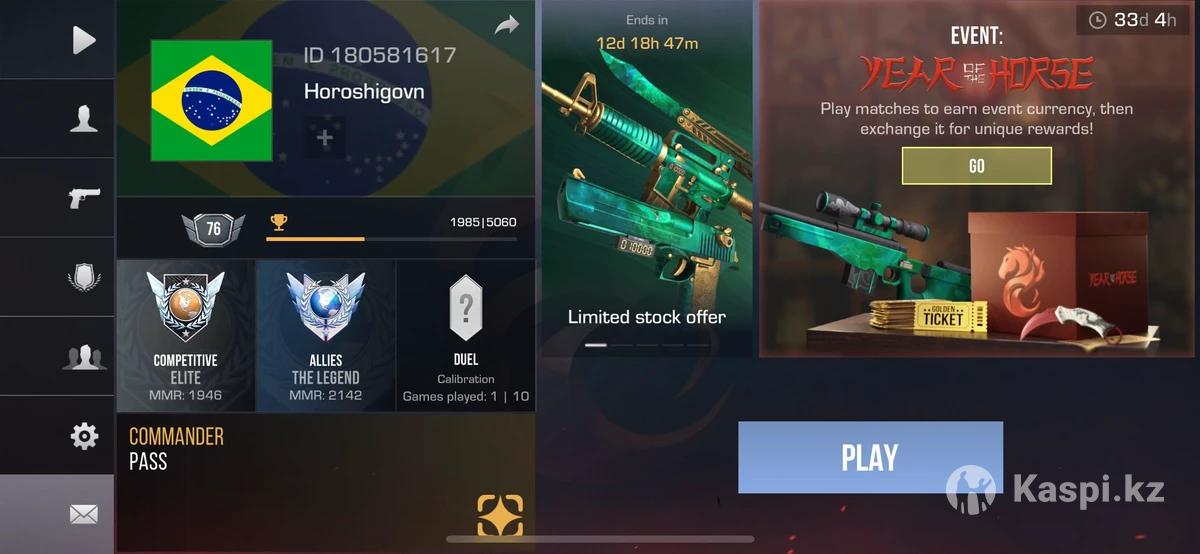This screenshot has height=554, width=1200.
Task: Add a clan tag with the plus slot
Action: coord(324,138)
